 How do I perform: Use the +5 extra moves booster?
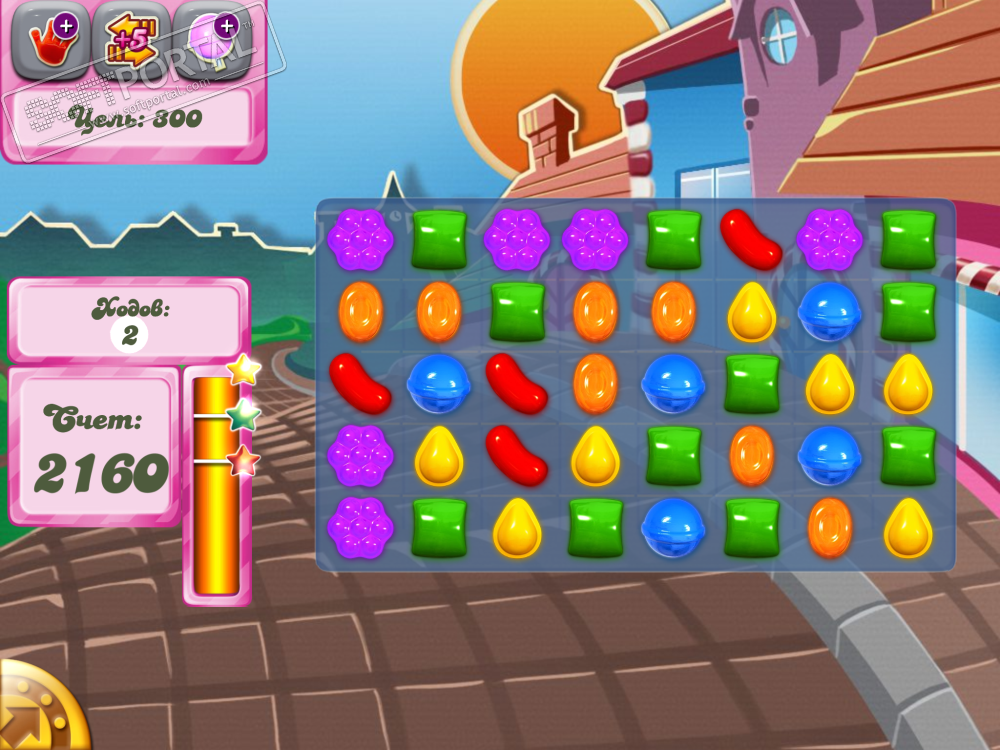pos(130,41)
